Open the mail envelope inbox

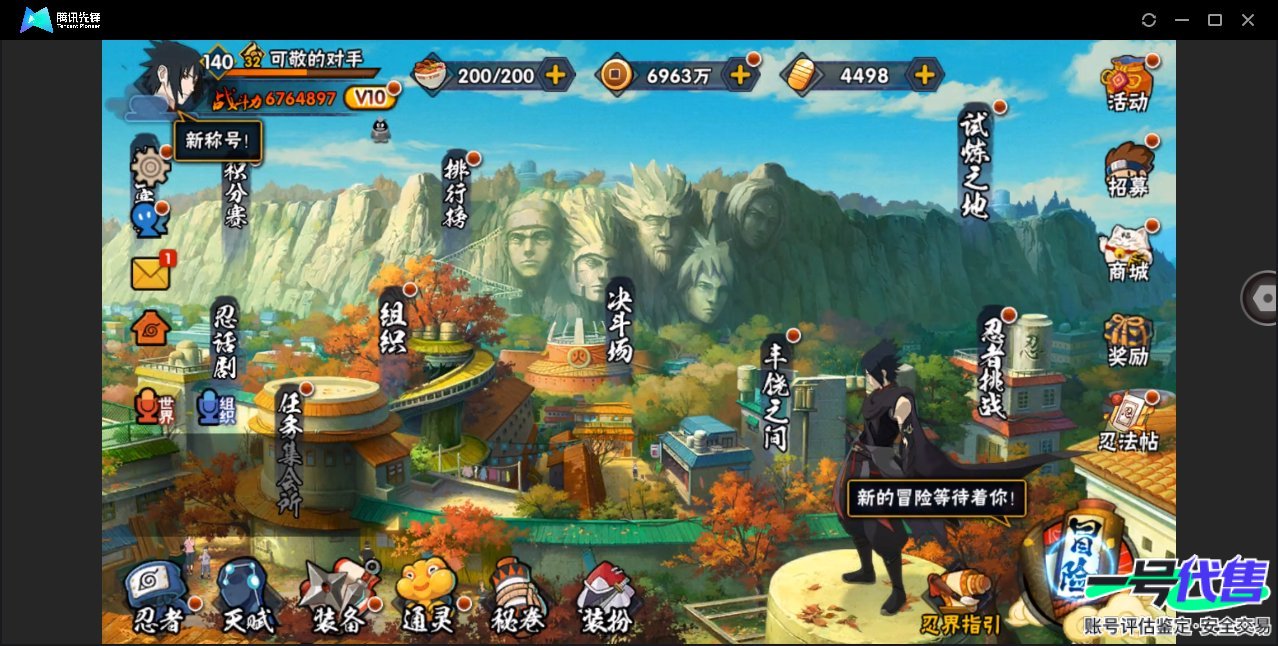pyautogui.click(x=151, y=272)
